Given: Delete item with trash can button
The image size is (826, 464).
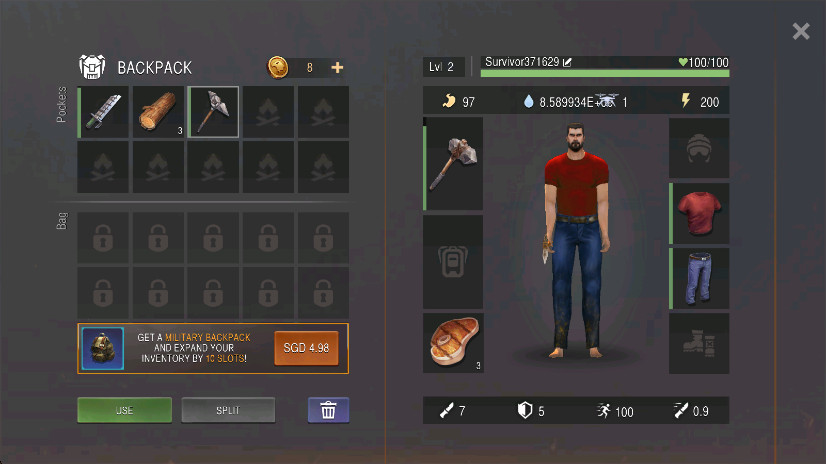Looking at the screenshot, I should pos(328,410).
